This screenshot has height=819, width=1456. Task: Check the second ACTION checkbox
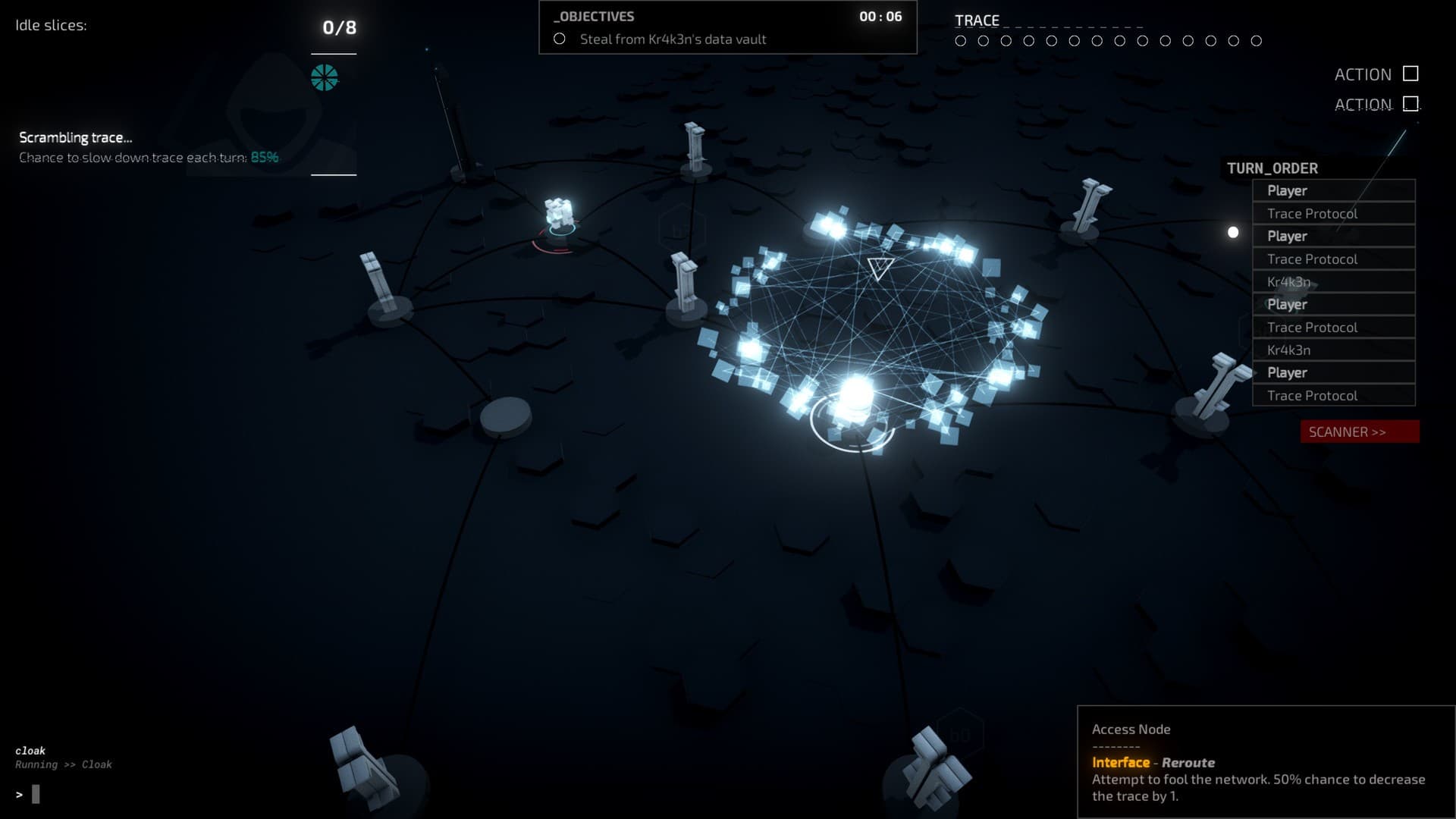click(1412, 104)
